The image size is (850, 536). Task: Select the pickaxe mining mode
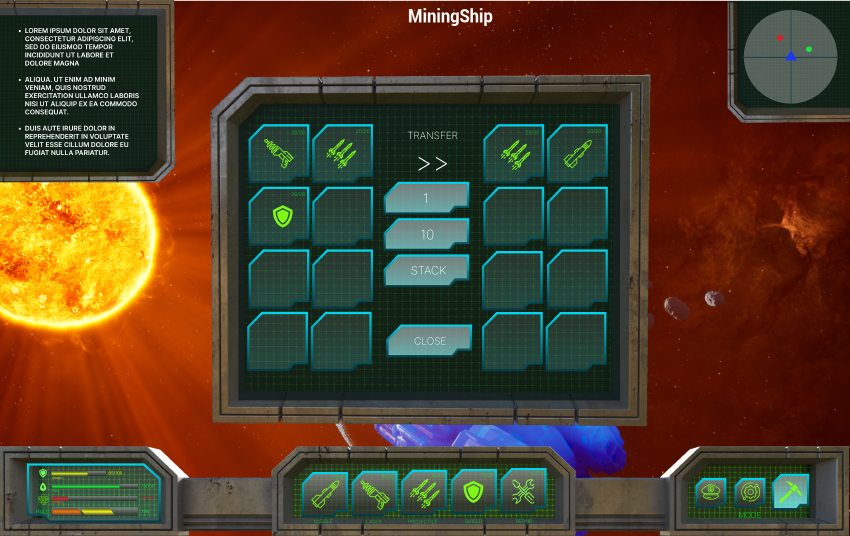pos(790,491)
